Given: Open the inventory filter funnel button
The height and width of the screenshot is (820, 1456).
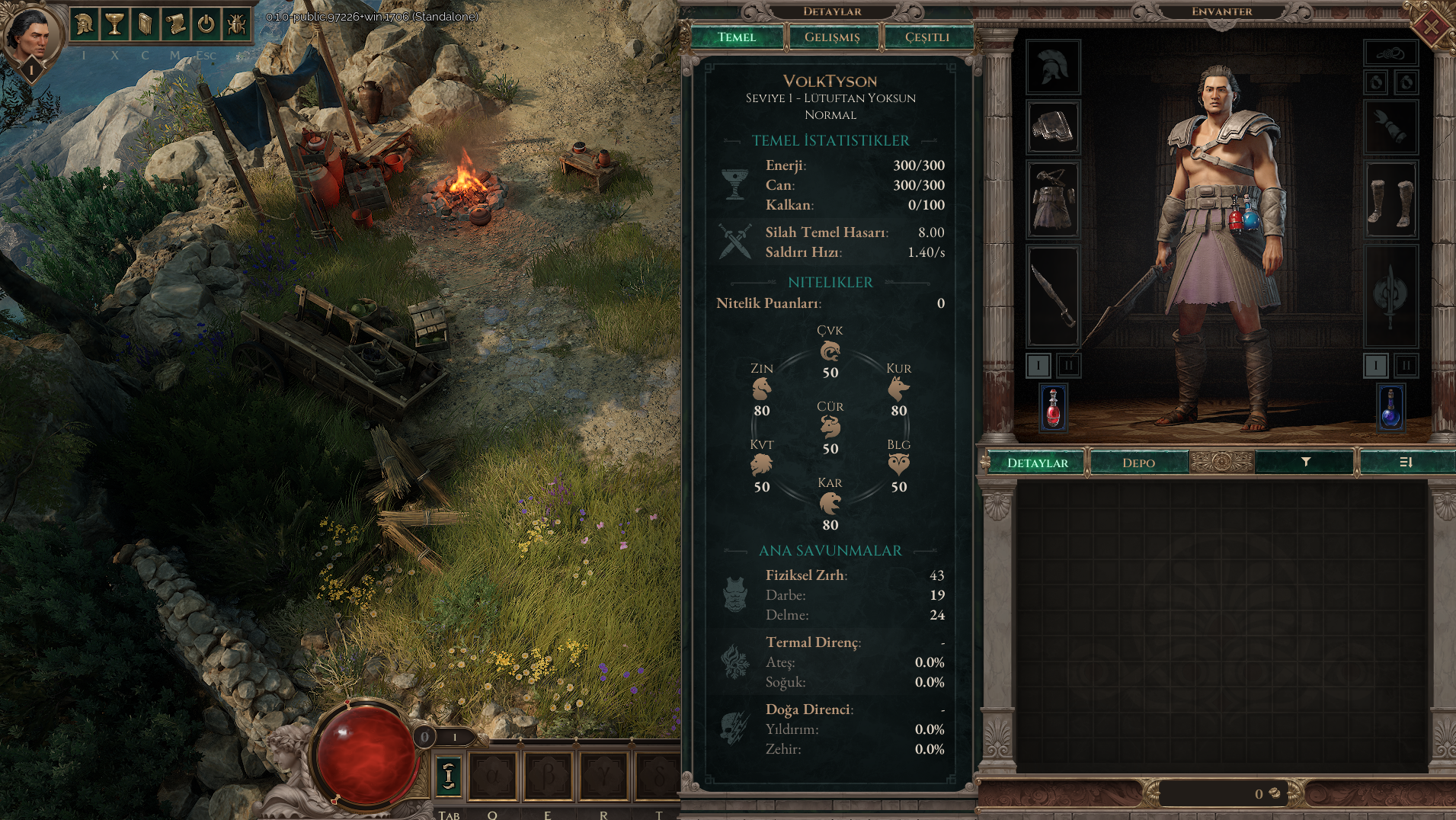Looking at the screenshot, I should pyautogui.click(x=1305, y=462).
